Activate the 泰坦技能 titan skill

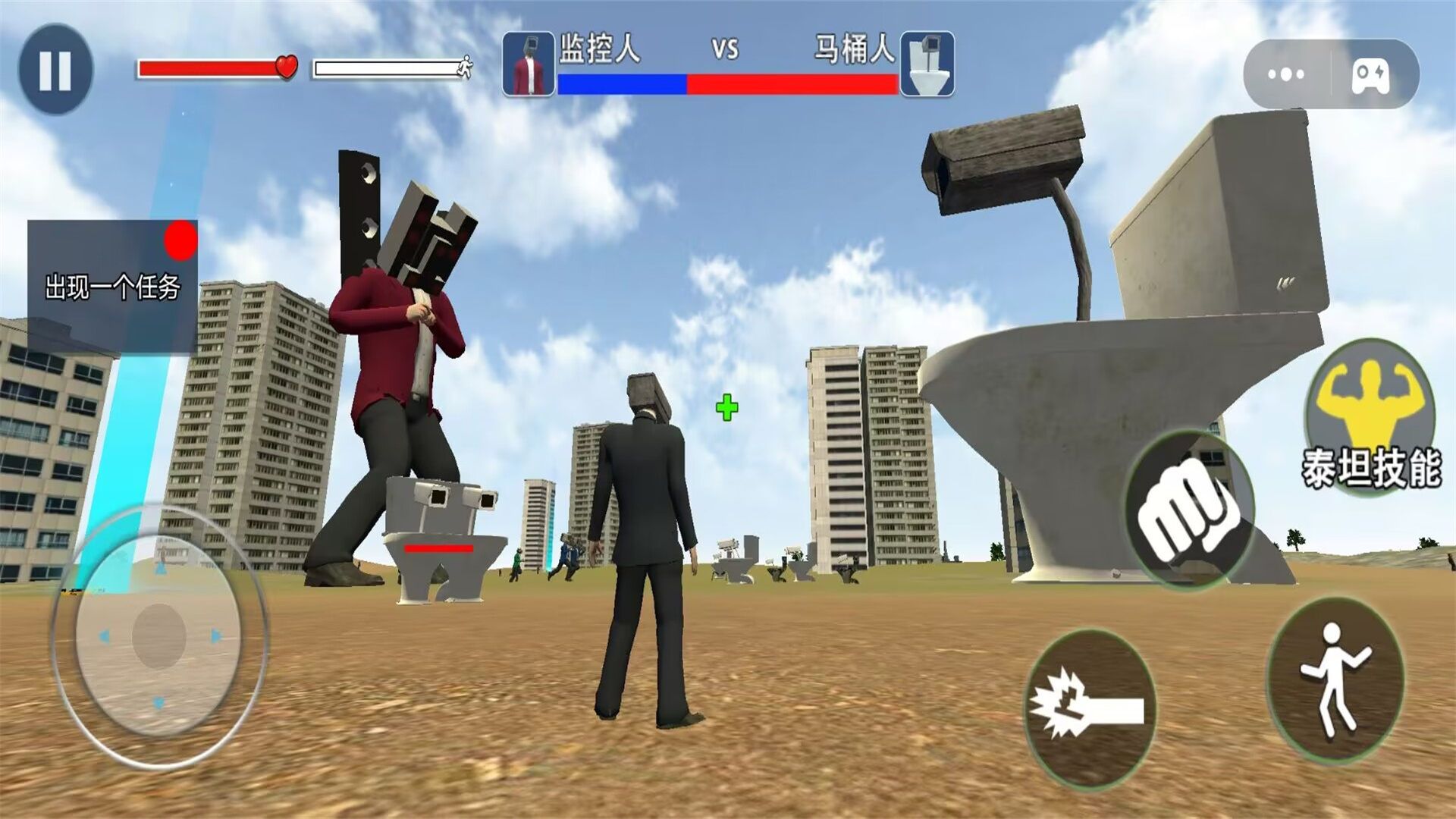[1370, 416]
